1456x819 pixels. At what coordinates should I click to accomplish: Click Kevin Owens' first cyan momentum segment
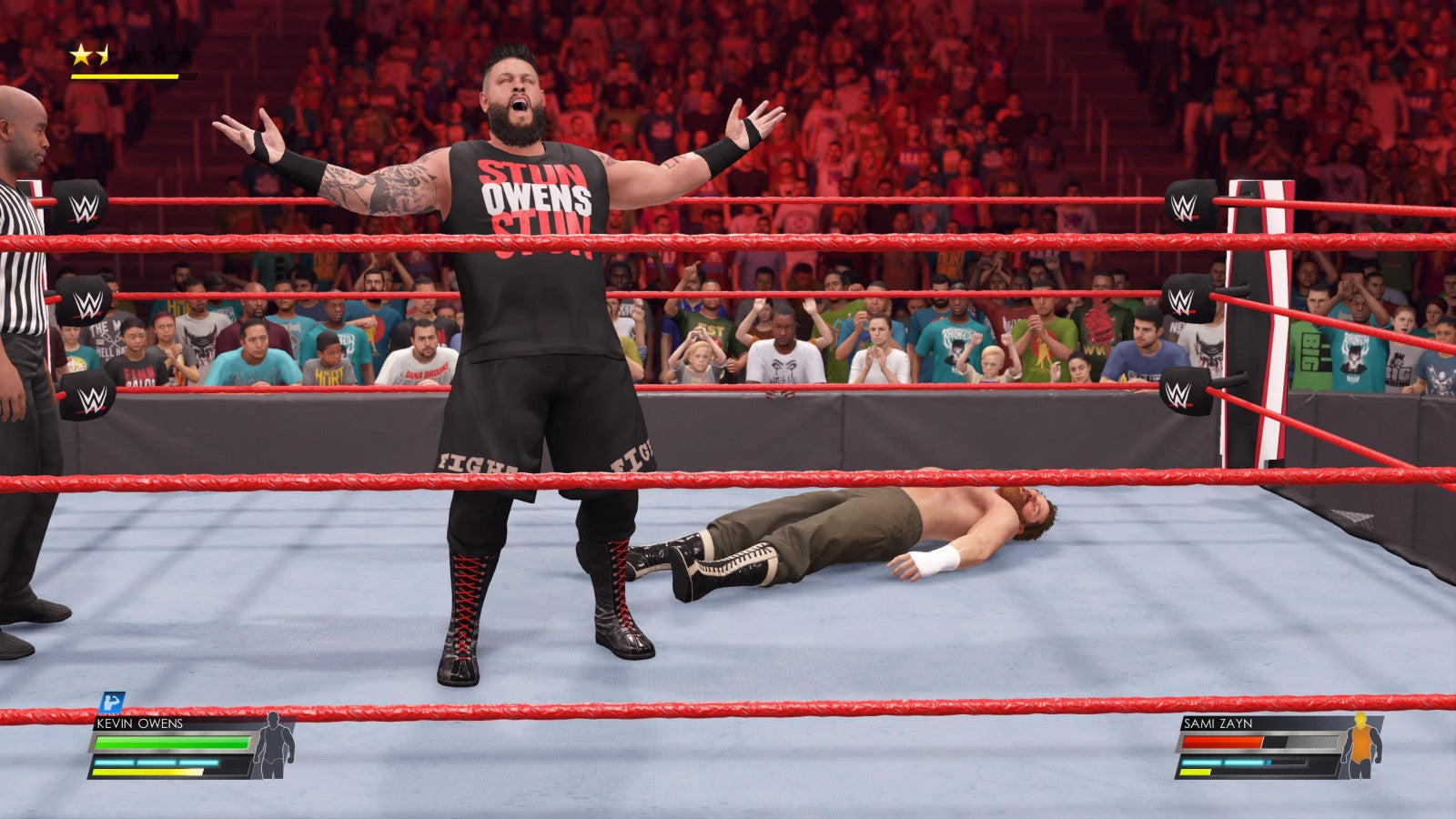point(114,763)
